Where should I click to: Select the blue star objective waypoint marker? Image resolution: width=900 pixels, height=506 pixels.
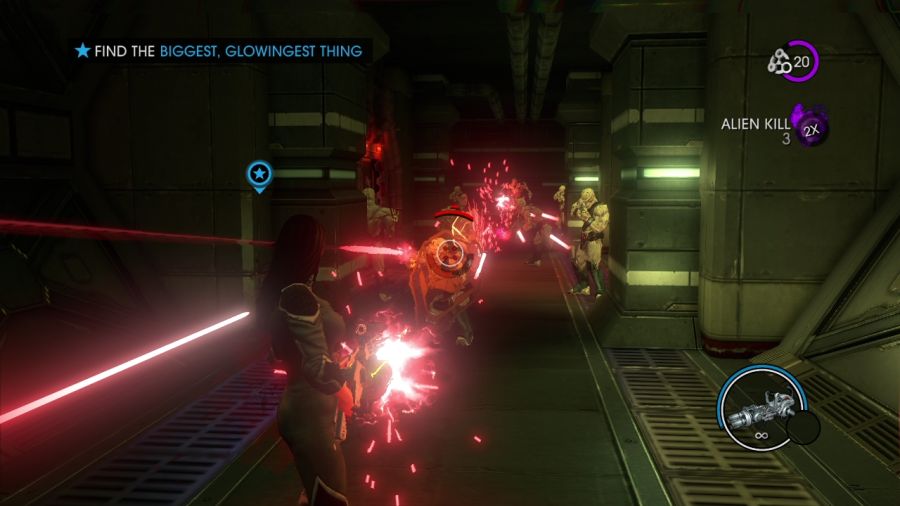pos(259,175)
